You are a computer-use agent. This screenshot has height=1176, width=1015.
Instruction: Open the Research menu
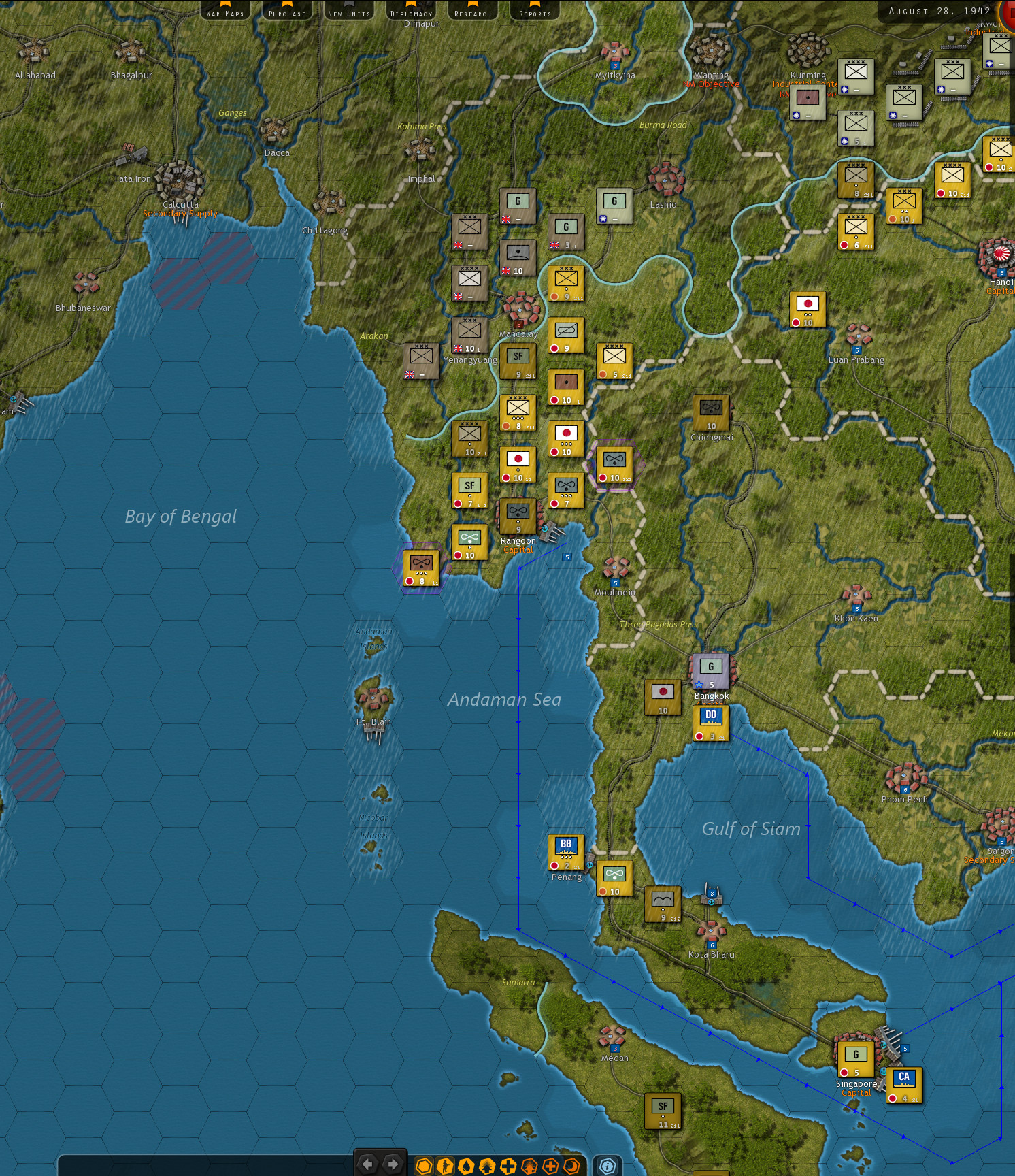coord(473,12)
